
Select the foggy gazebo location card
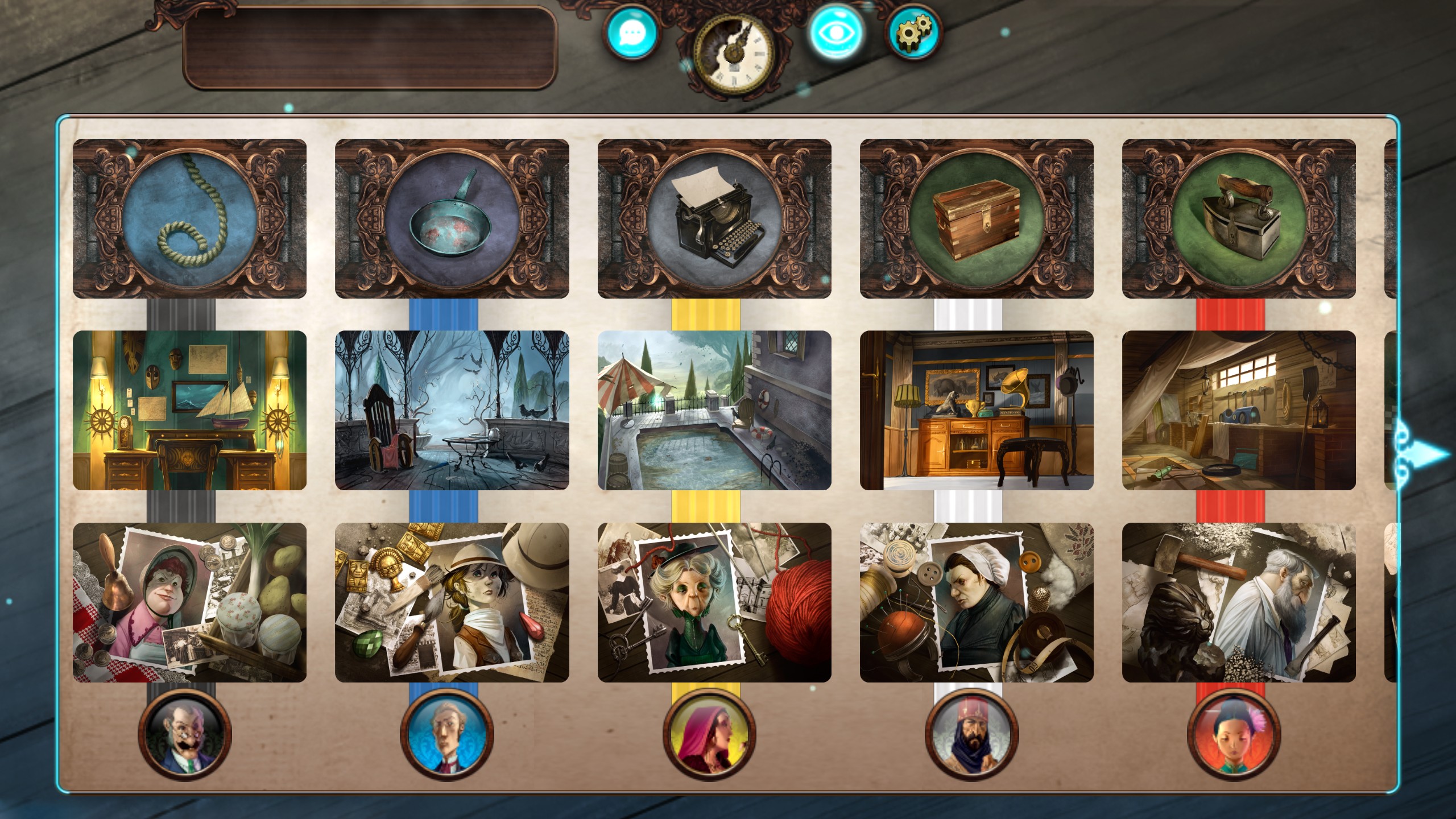tap(452, 410)
